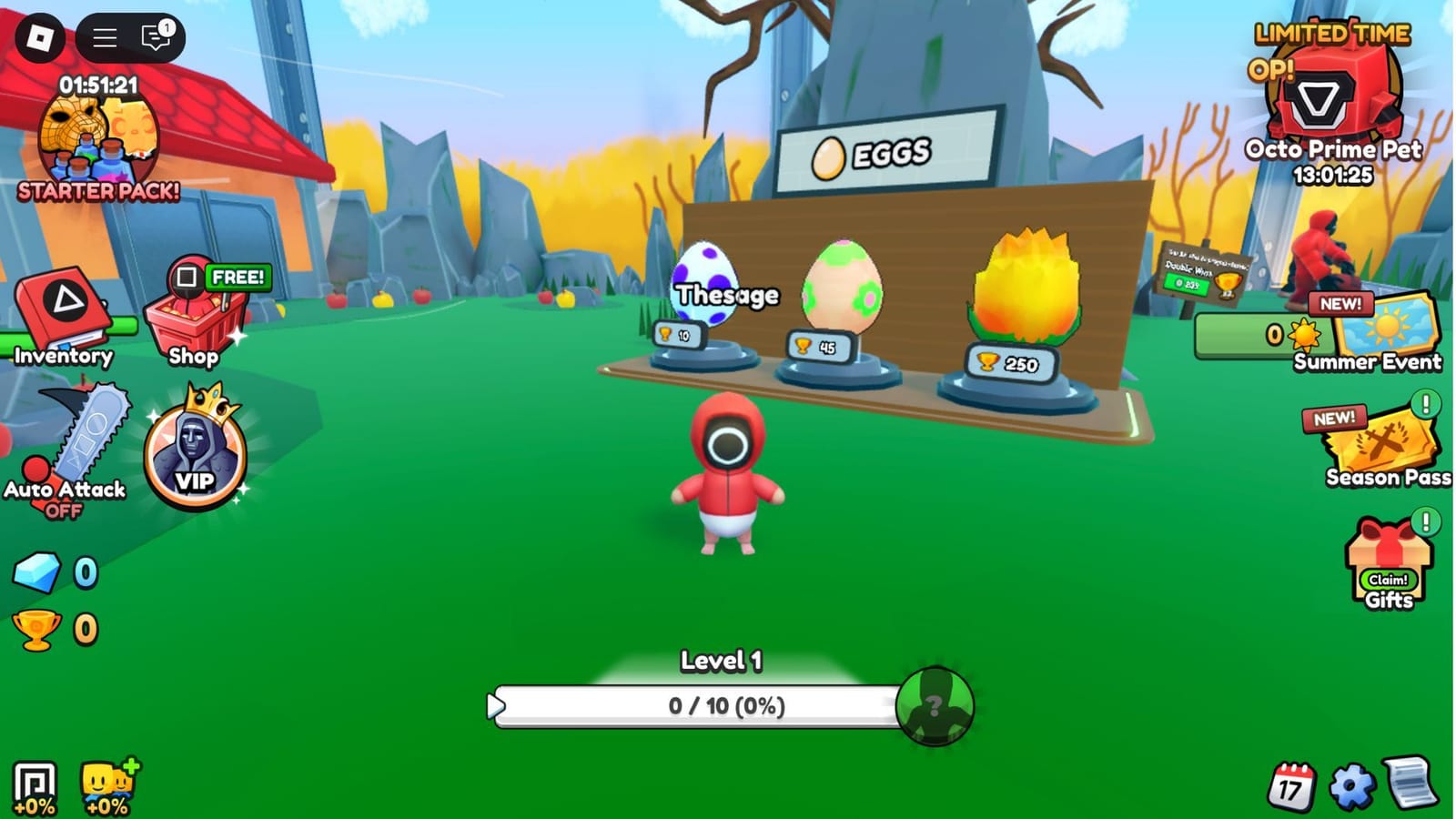Screen dimensions: 1456x819
Task: Open the Roblox hamburger menu
Action: [103, 38]
